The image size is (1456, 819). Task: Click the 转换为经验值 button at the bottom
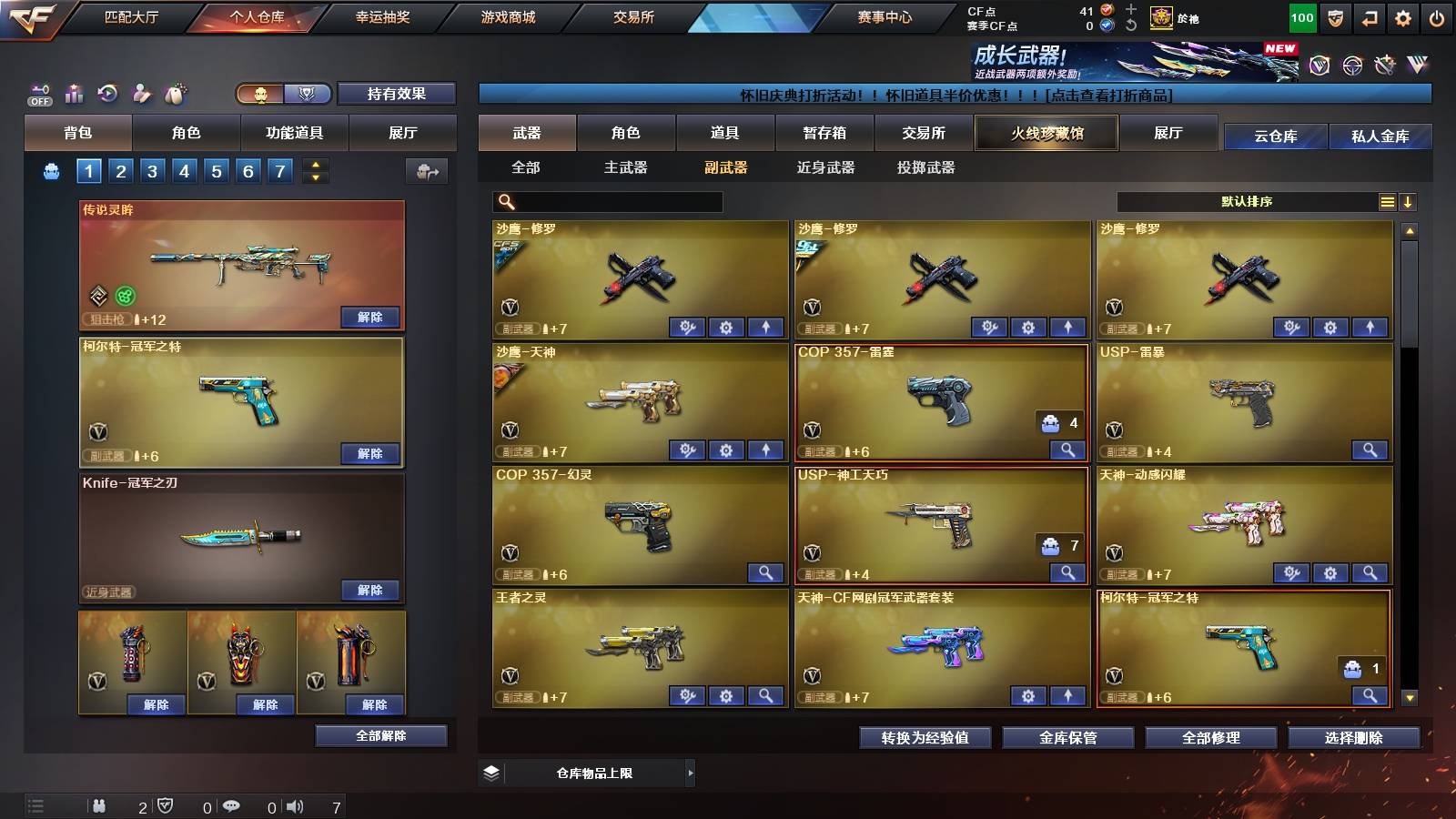click(x=925, y=738)
